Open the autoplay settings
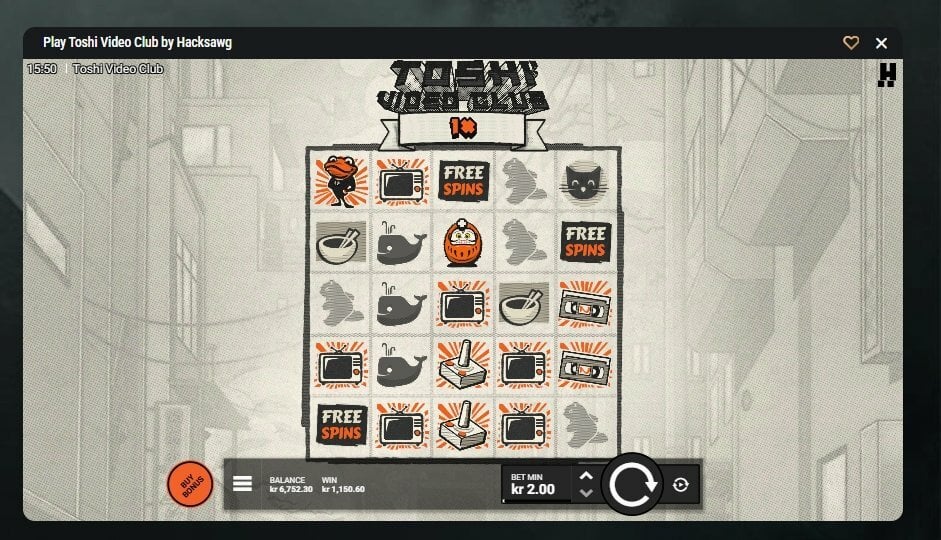Viewport: 941px width, 540px height. [x=681, y=484]
